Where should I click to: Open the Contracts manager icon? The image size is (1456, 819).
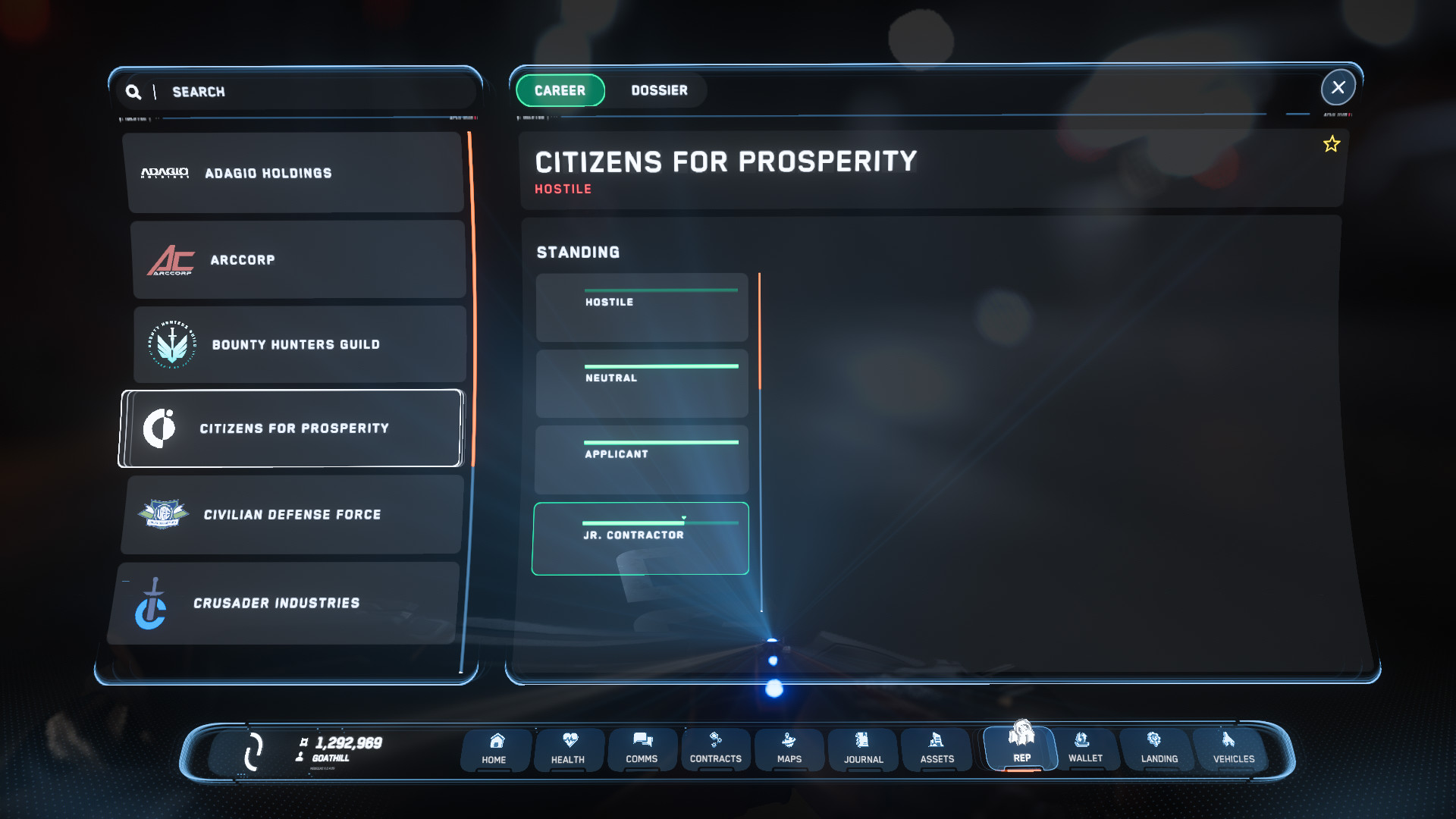coord(715,749)
